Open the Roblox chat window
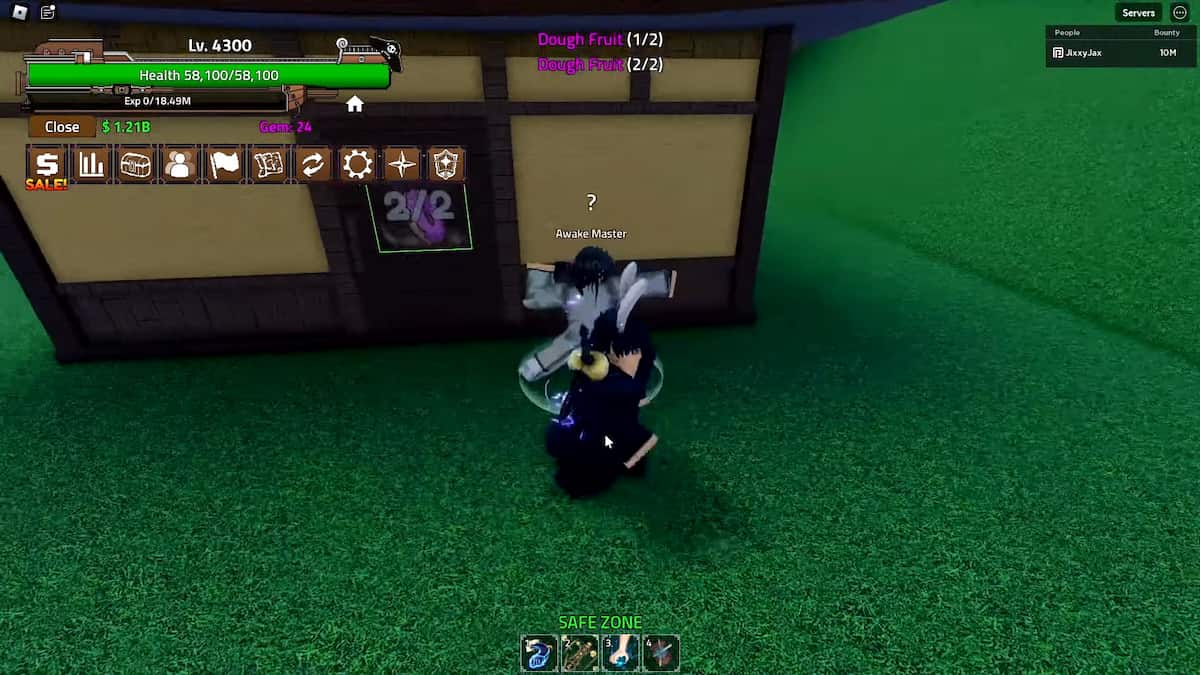 [x=48, y=13]
